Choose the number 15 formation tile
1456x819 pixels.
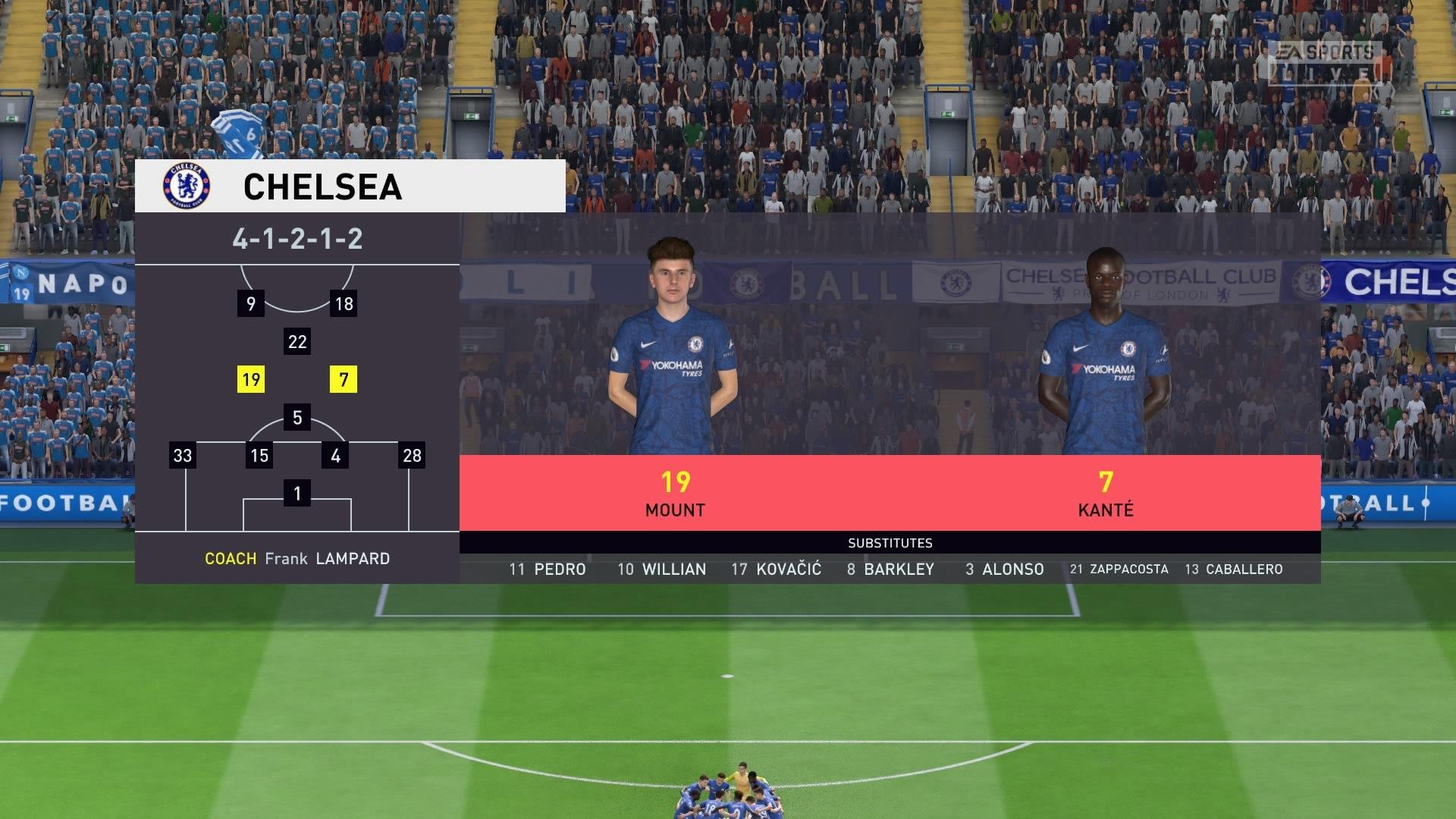pos(259,456)
